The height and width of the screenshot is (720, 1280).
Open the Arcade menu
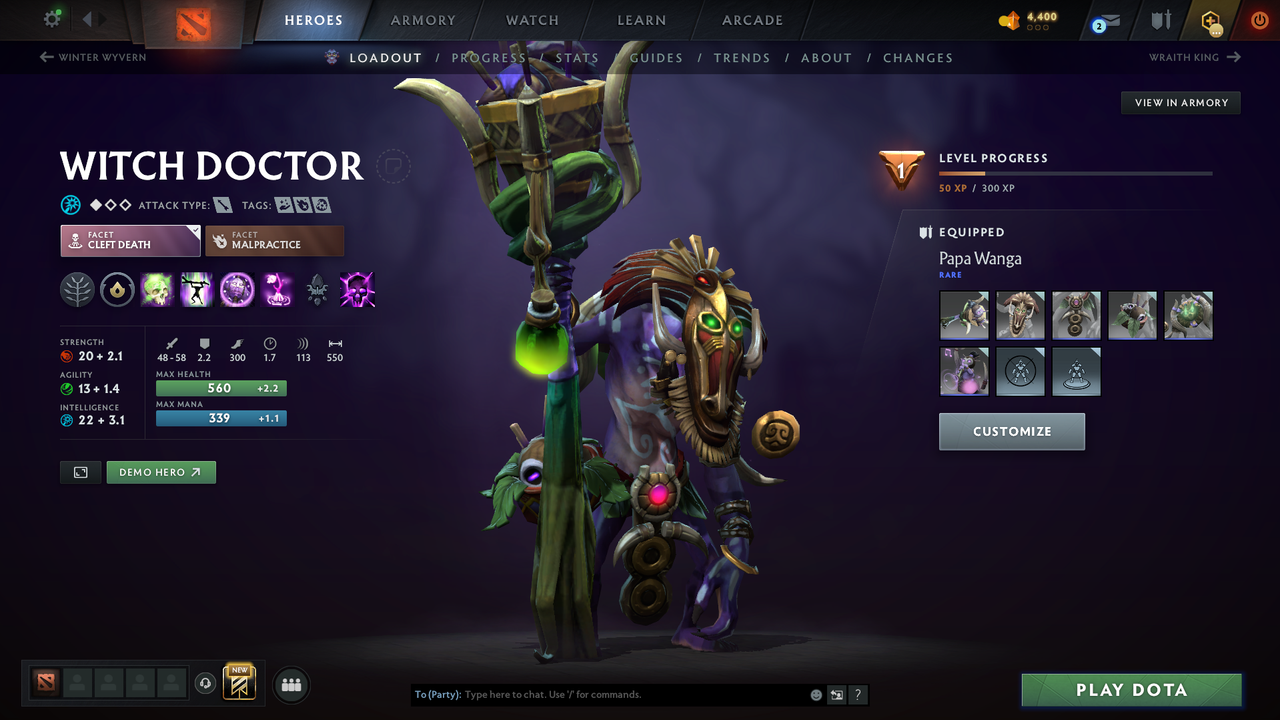(751, 20)
